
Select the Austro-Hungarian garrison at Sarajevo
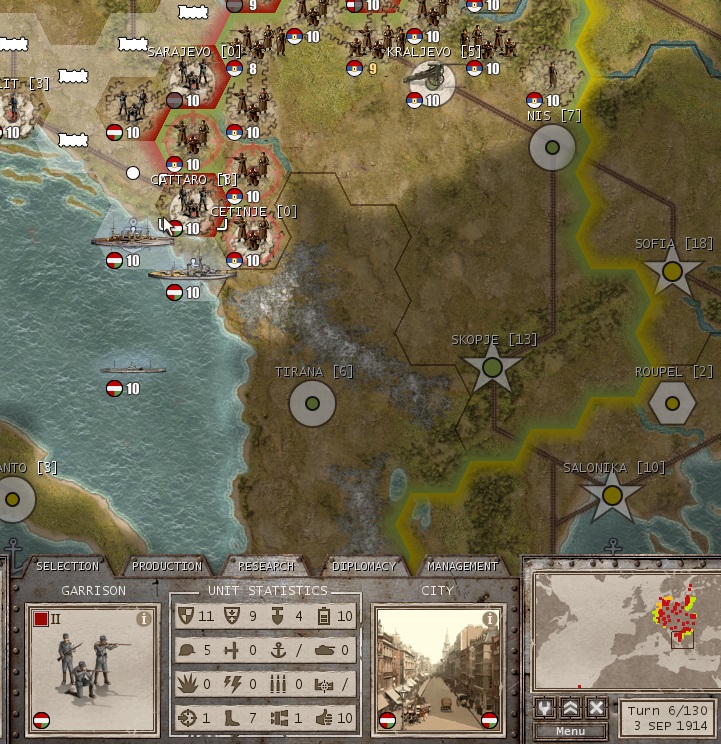(x=187, y=80)
